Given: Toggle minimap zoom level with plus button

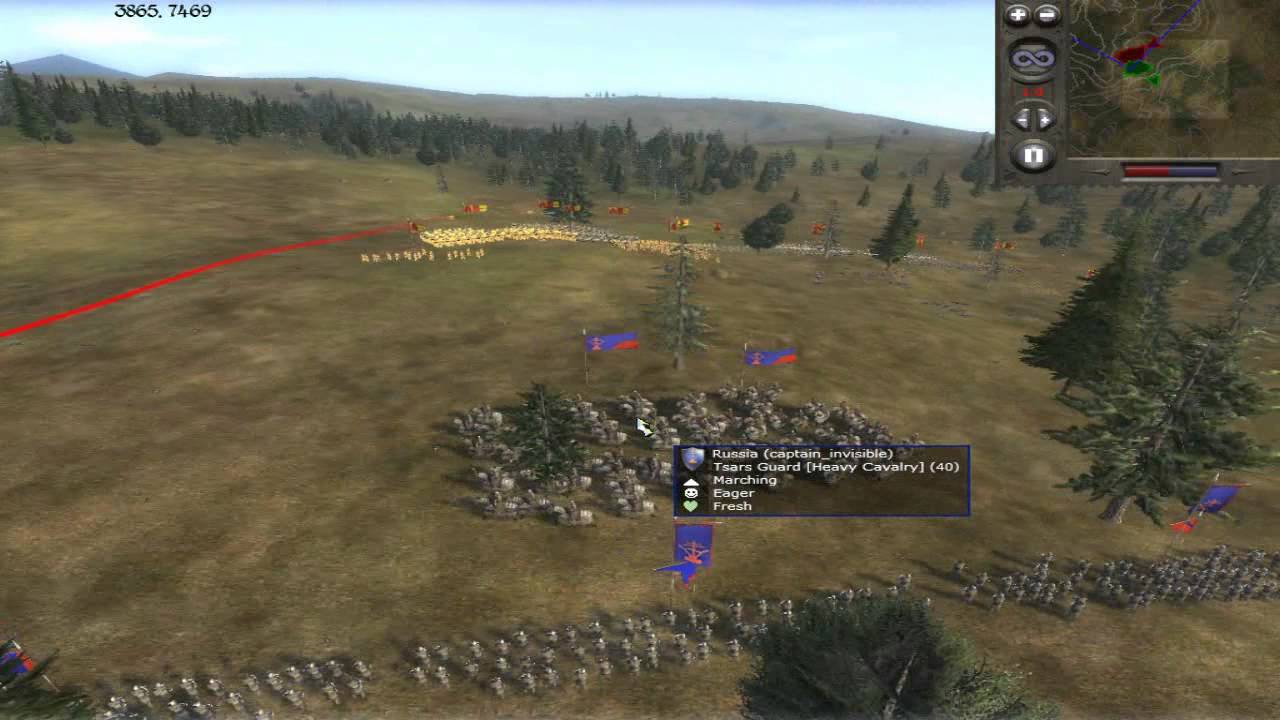Looking at the screenshot, I should [1018, 15].
